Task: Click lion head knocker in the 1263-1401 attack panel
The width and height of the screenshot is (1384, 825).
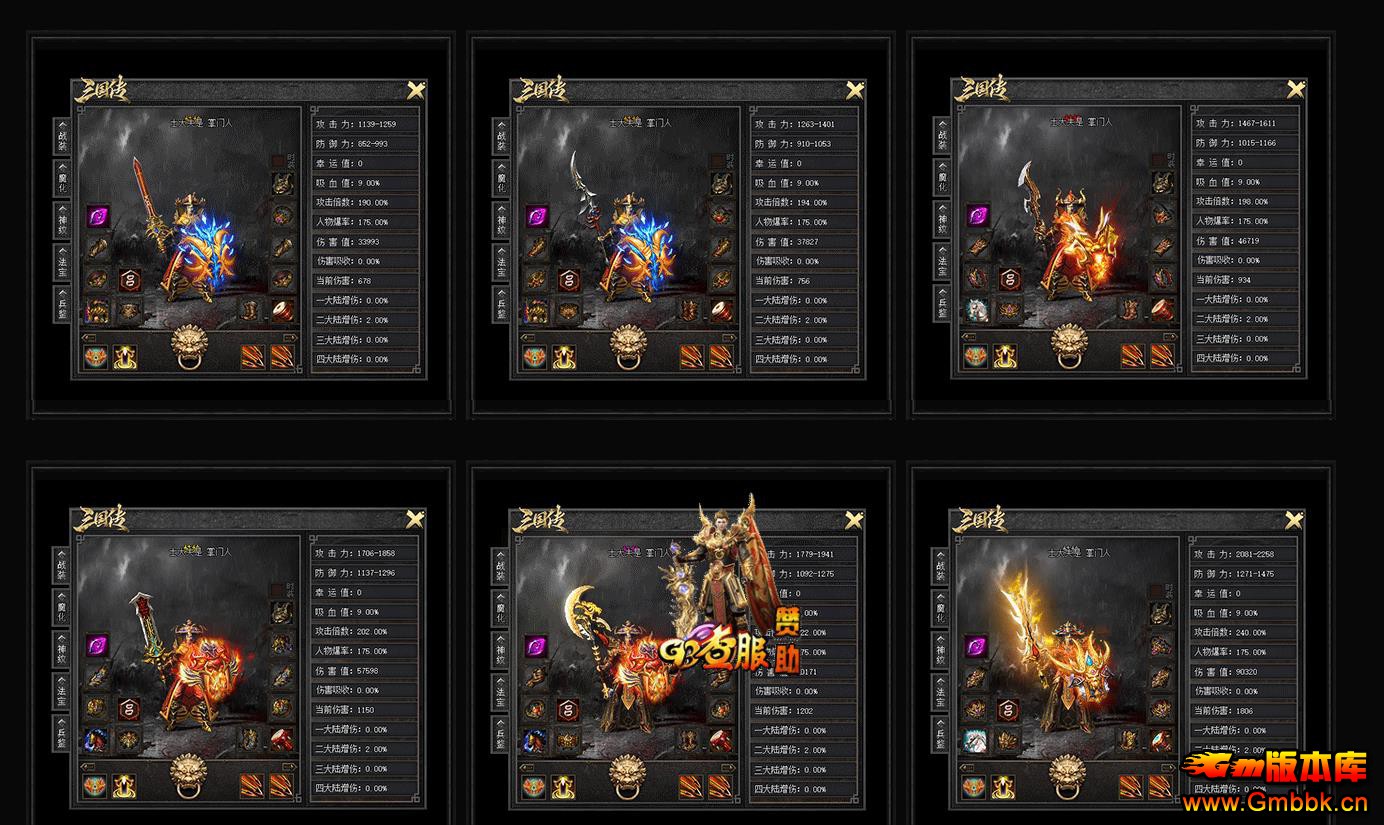Action: tap(628, 346)
